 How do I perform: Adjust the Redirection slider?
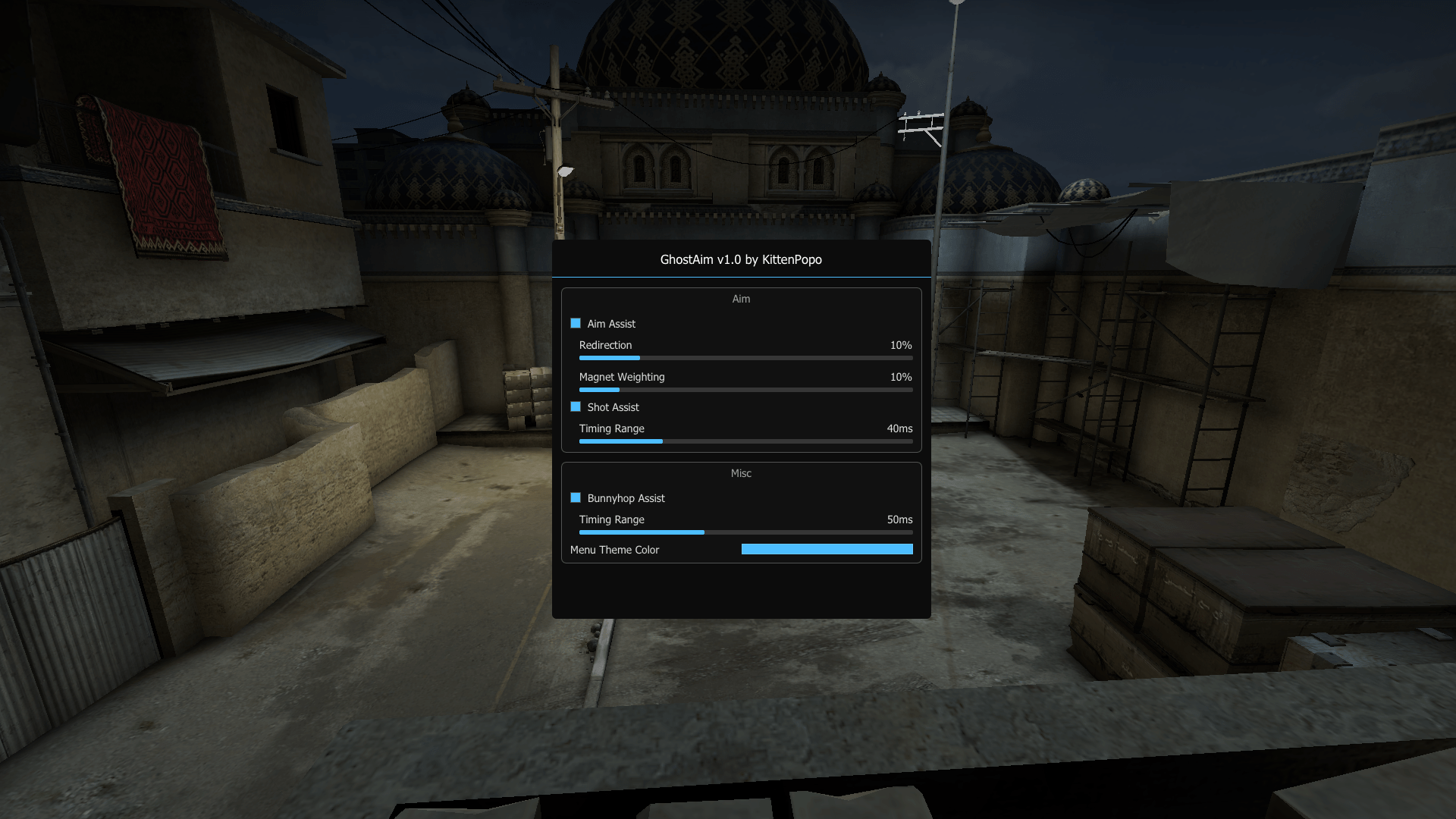[x=745, y=357]
